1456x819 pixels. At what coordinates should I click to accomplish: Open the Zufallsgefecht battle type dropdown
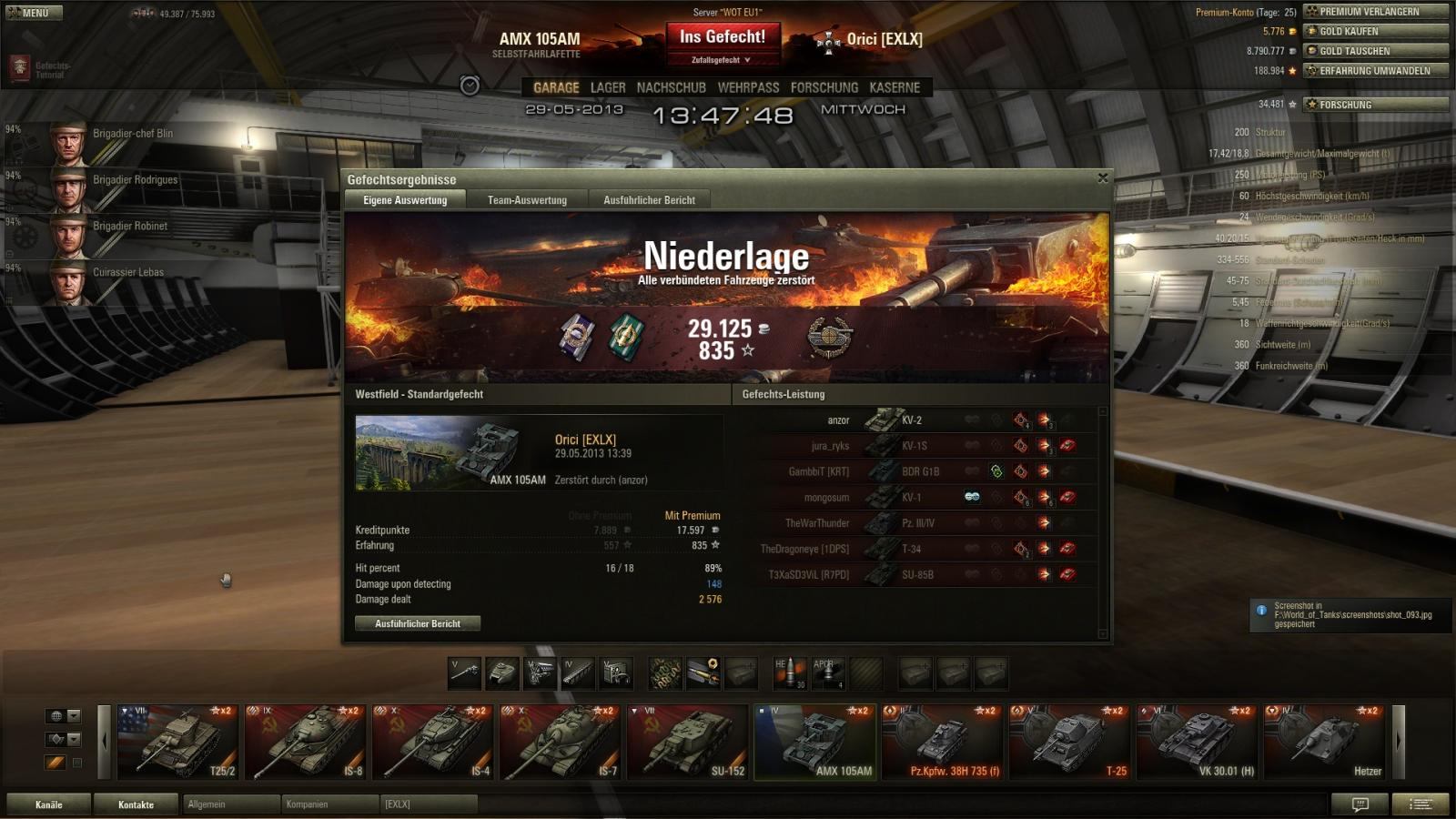[721, 60]
